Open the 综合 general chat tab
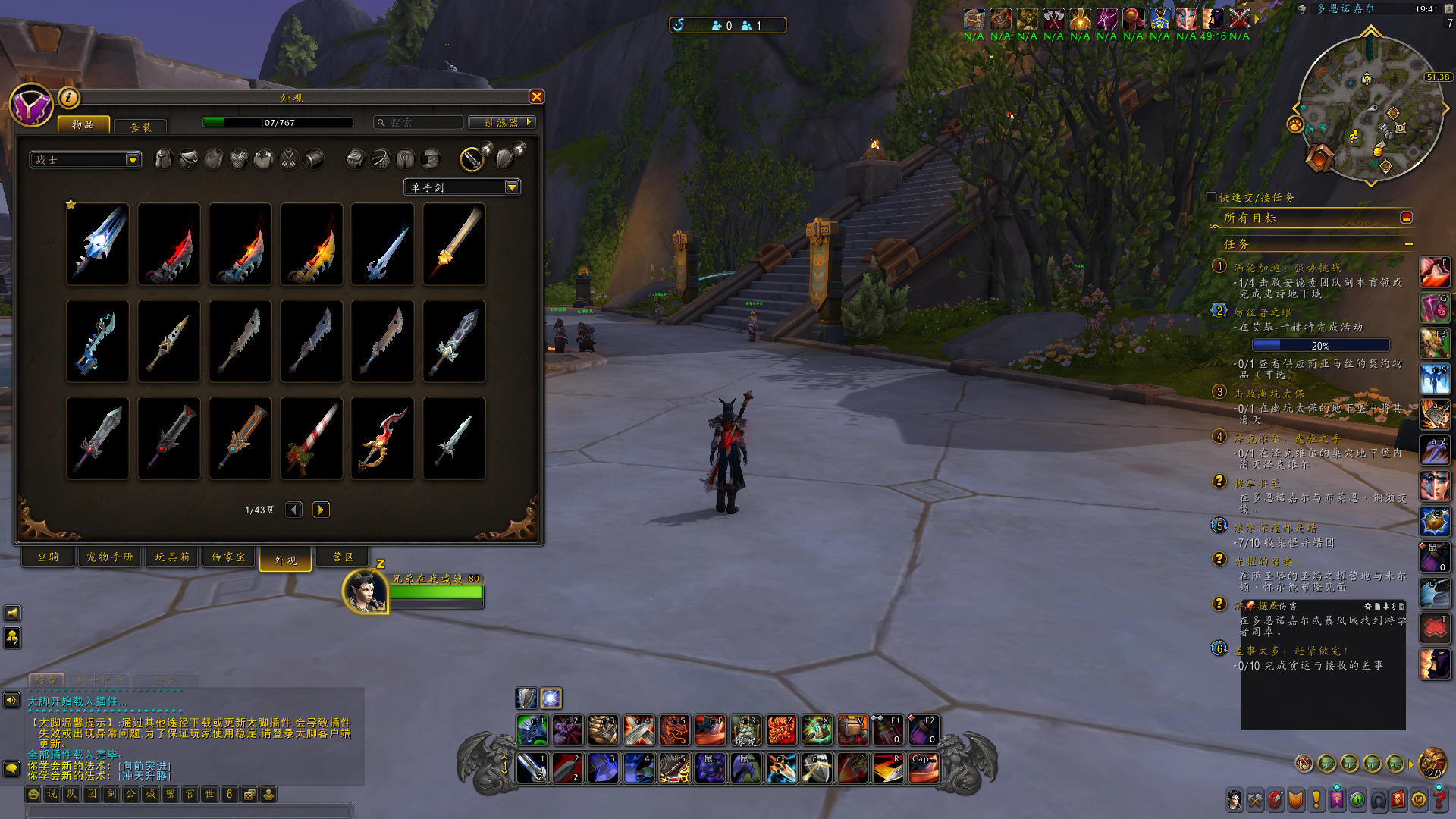Viewport: 1456px width, 819px height. pyautogui.click(x=45, y=680)
